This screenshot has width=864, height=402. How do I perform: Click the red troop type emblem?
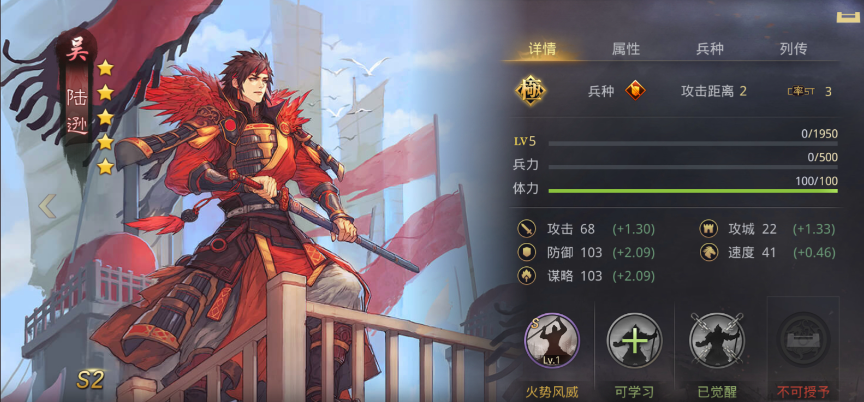click(x=635, y=91)
